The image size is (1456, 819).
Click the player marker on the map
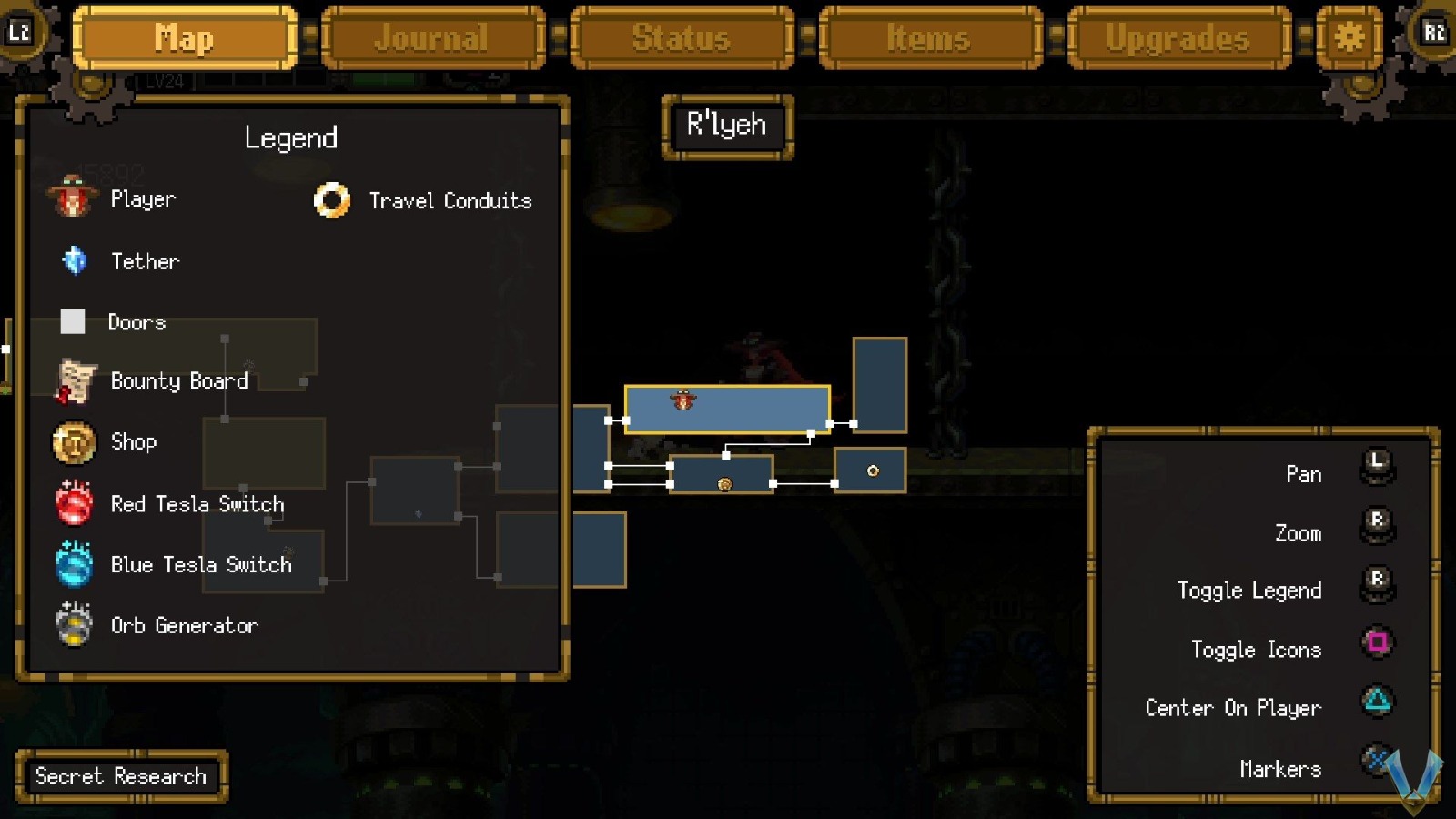coord(682,400)
